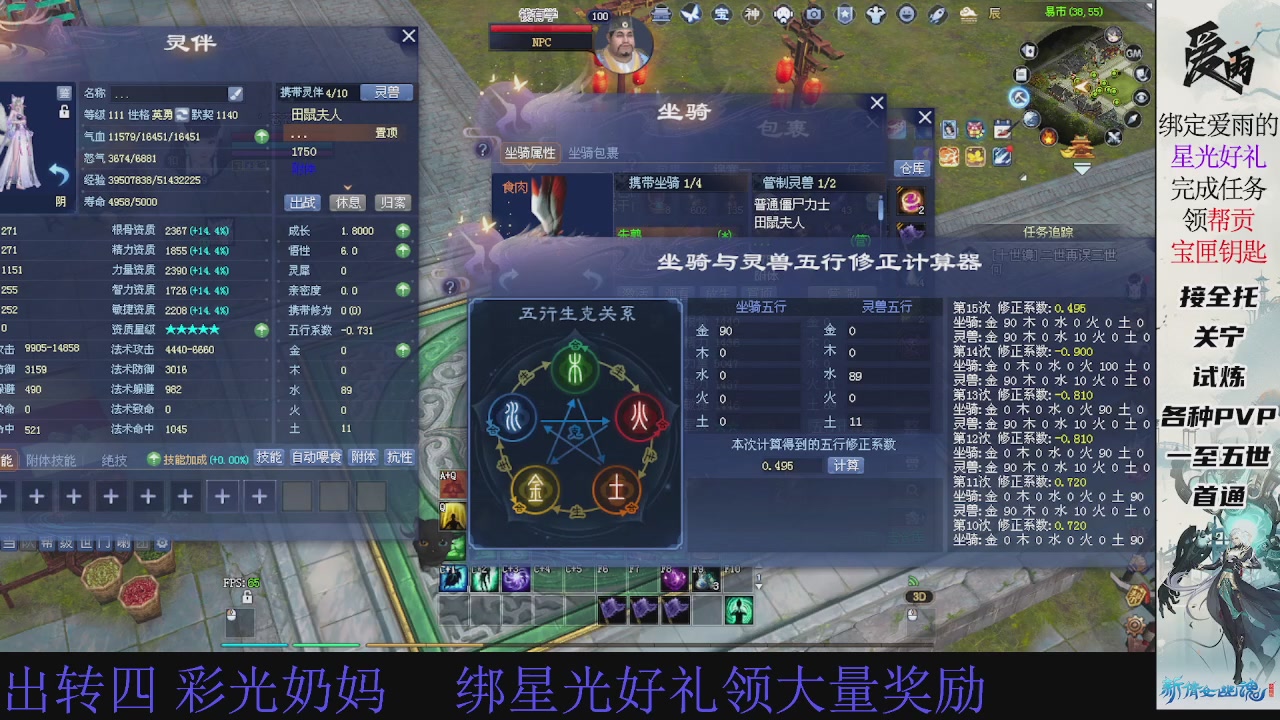1280x720 pixels.
Task: Open the camera/screenshot tool in the top HUD
Action: point(814,14)
